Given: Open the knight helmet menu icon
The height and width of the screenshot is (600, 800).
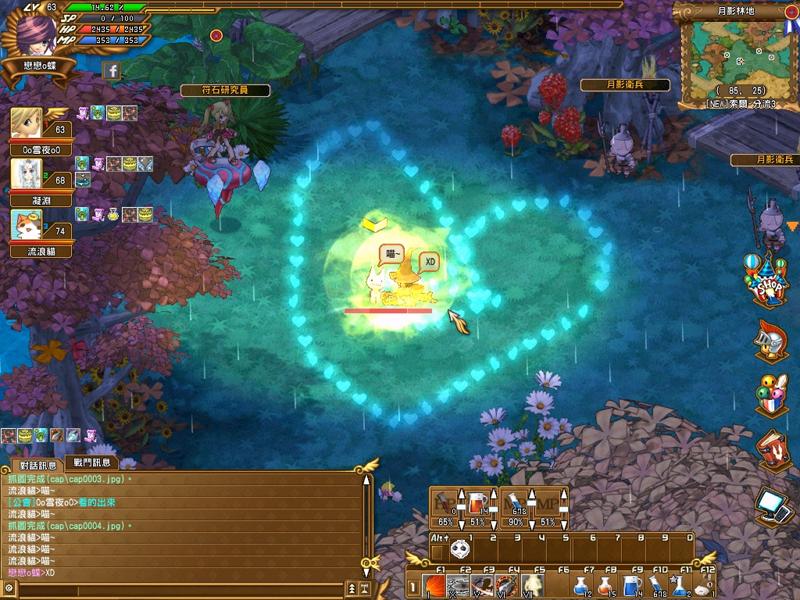Looking at the screenshot, I should pyautogui.click(x=770, y=339).
